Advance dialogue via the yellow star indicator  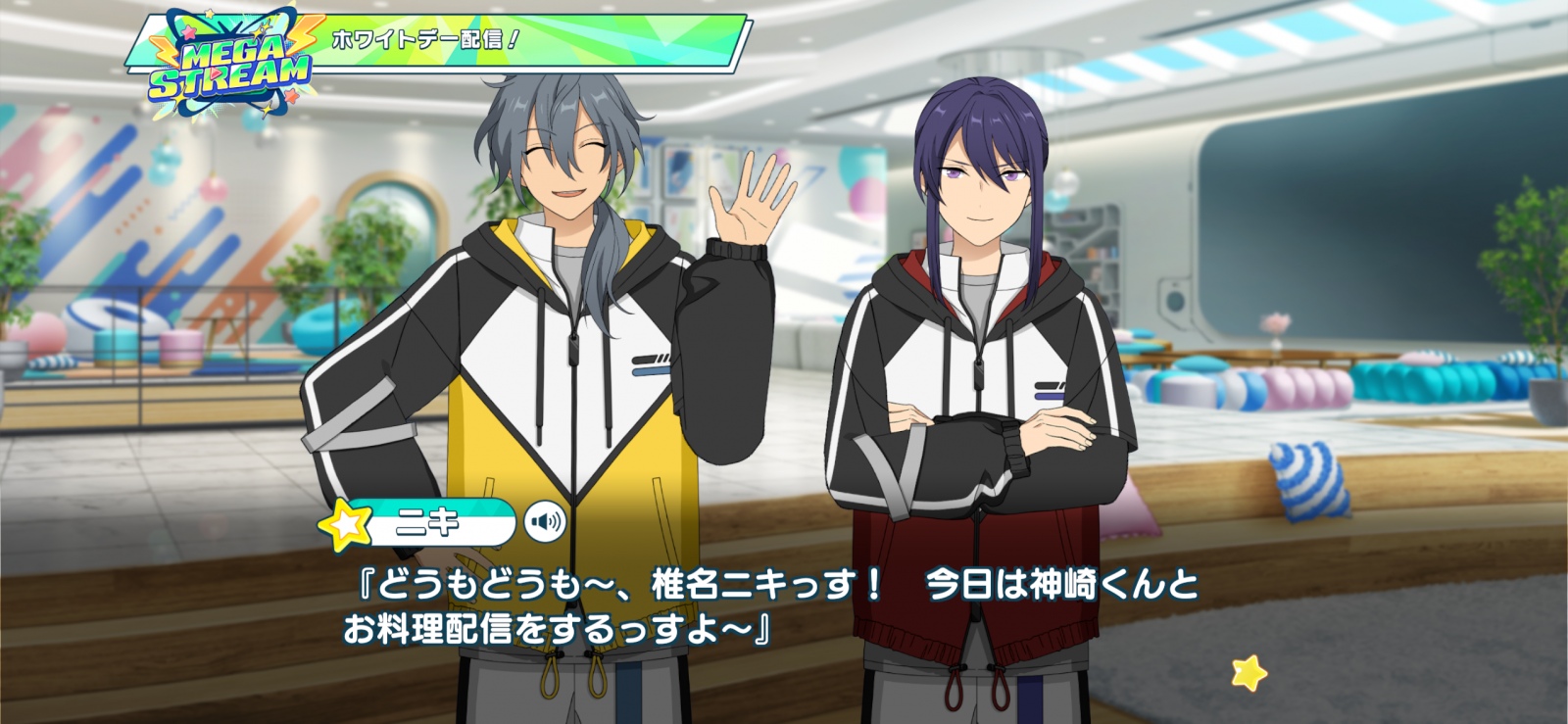[1249, 672]
